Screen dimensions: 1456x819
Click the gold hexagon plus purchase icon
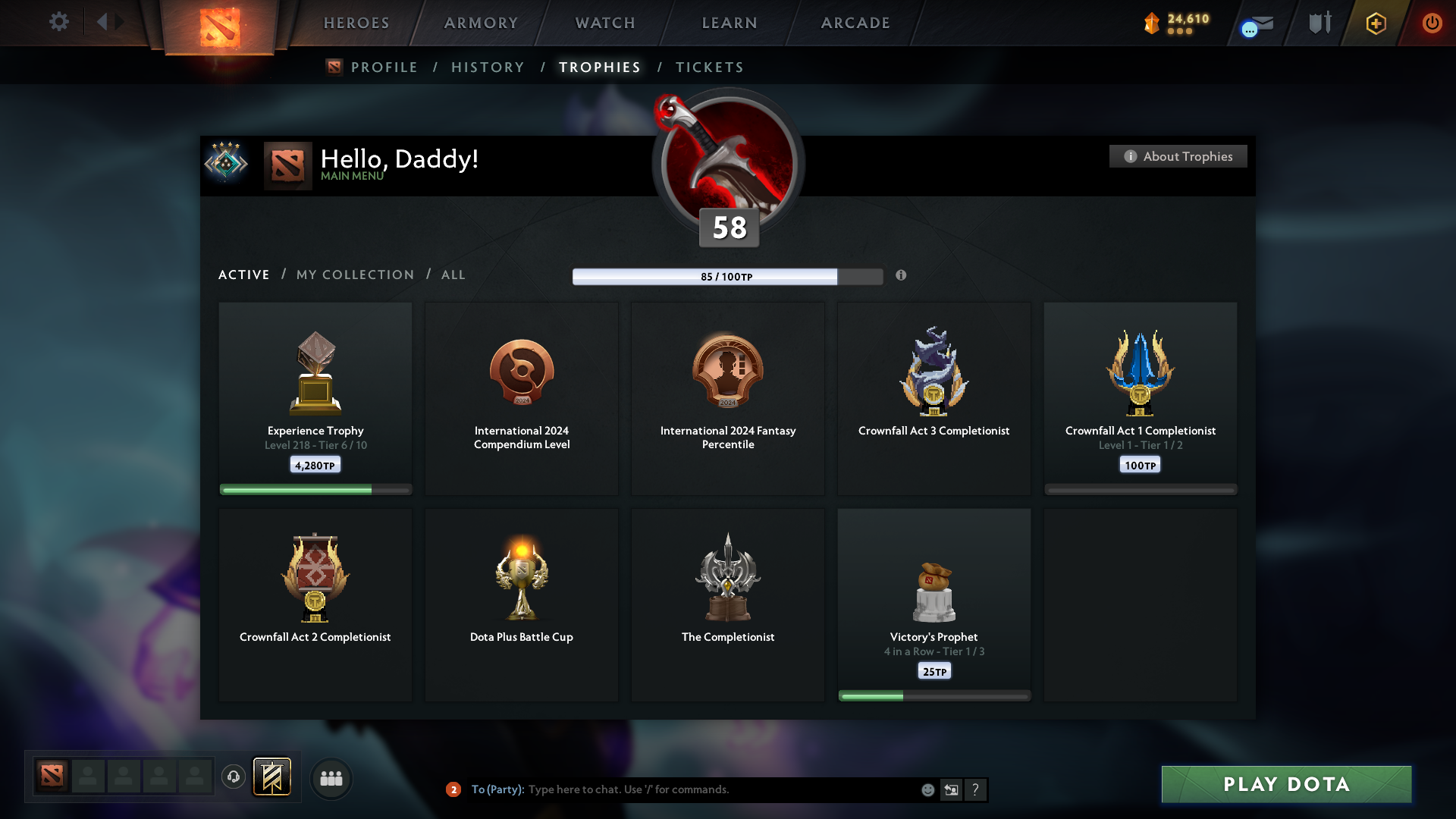[1376, 24]
